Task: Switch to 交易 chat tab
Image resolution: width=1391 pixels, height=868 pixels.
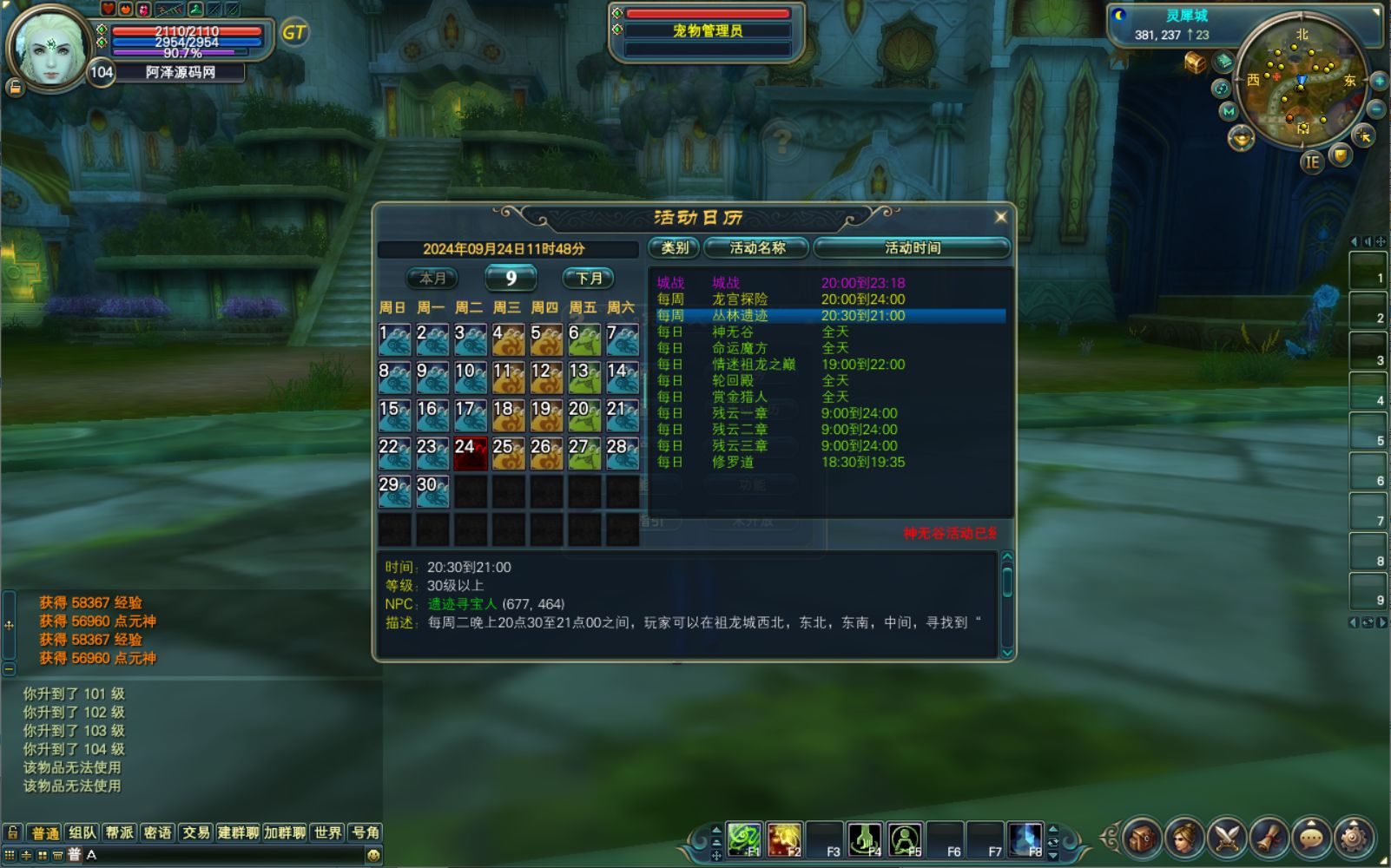Action: click(195, 833)
